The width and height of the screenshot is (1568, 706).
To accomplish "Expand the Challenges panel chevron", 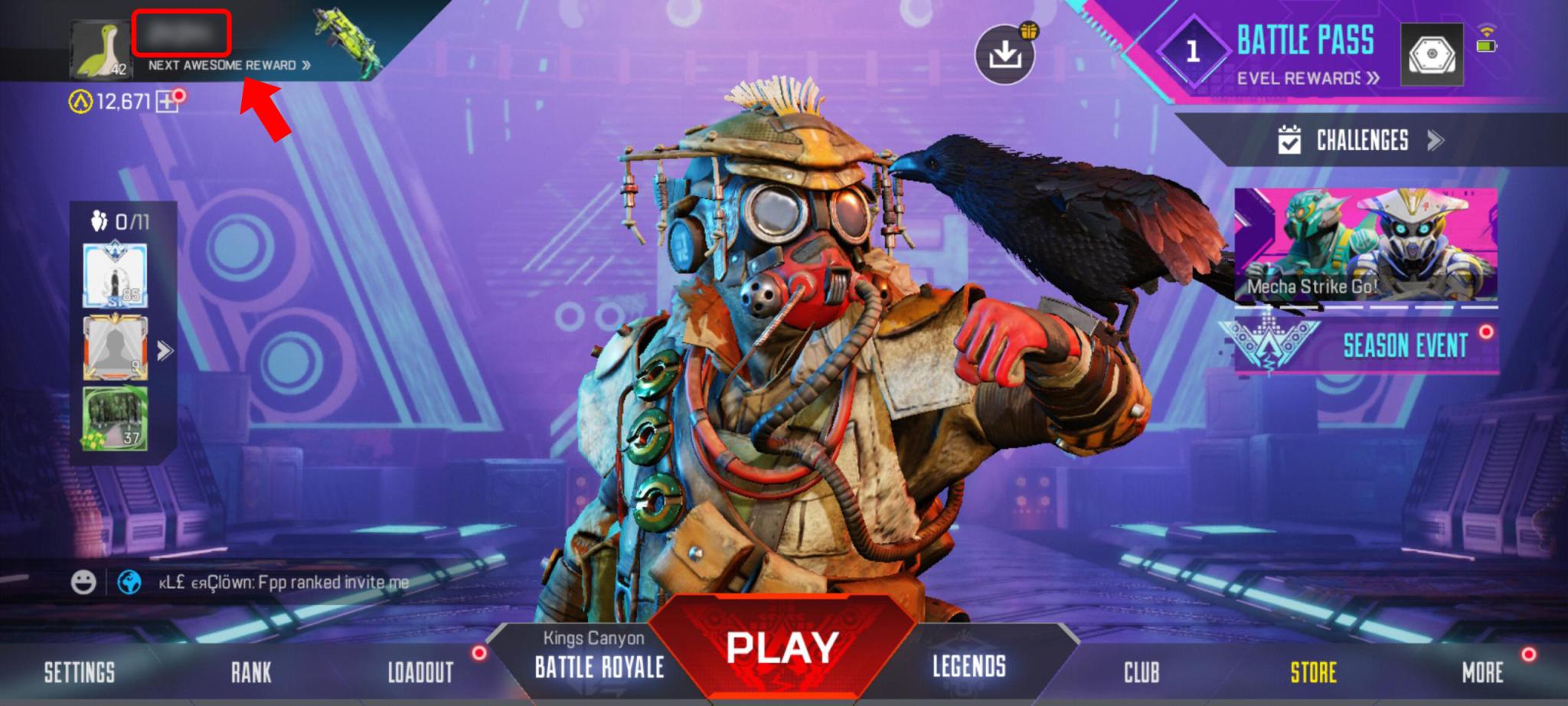I will click(1436, 142).
